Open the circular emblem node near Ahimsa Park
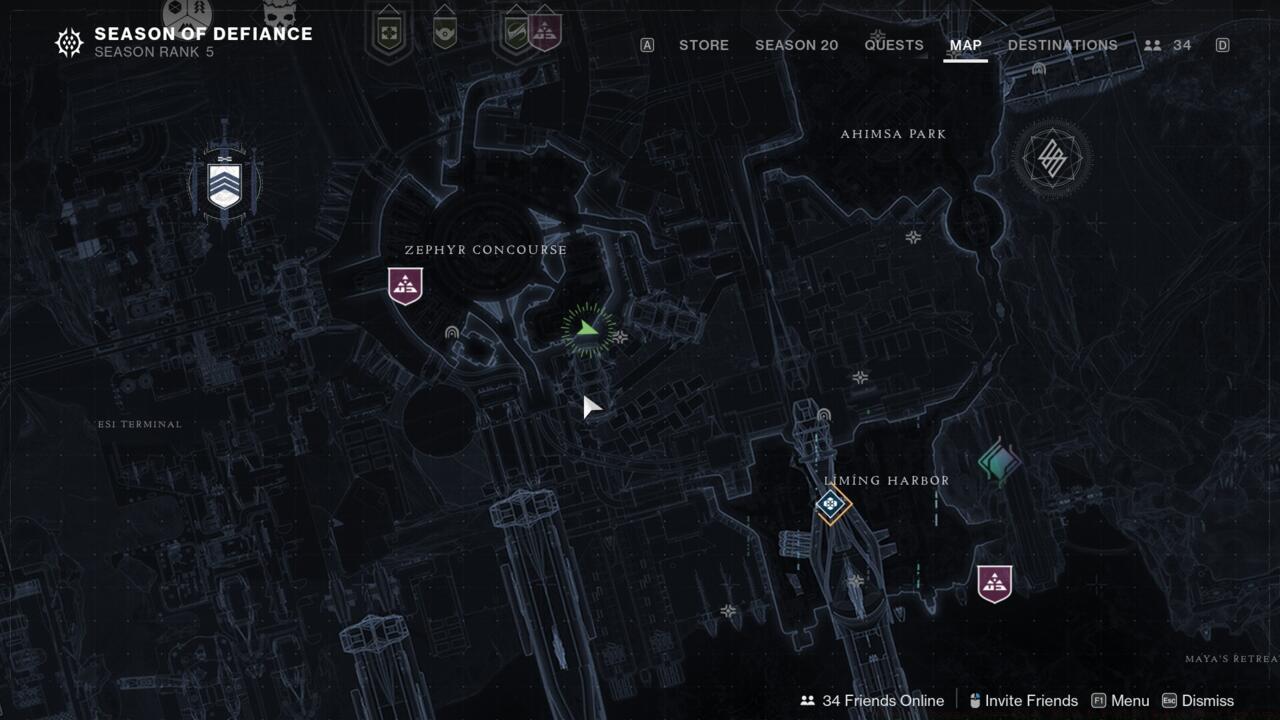 pos(1051,158)
